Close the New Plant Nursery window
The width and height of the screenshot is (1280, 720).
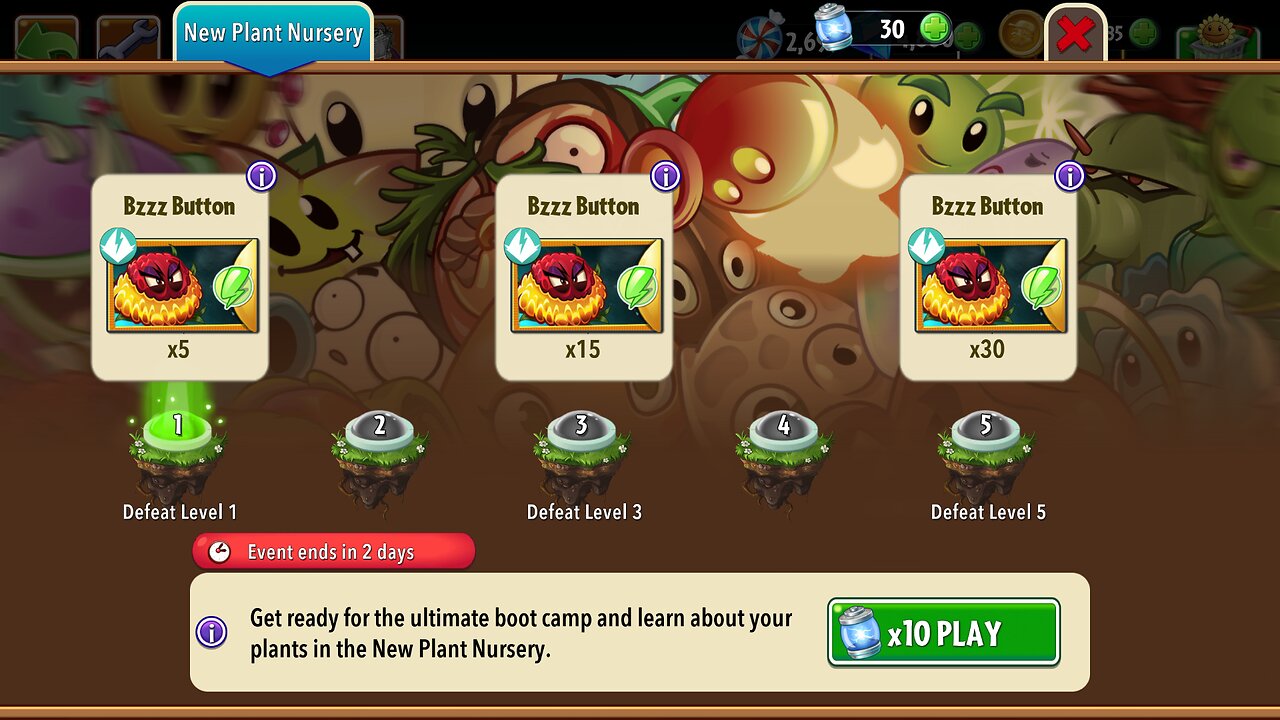[1074, 35]
